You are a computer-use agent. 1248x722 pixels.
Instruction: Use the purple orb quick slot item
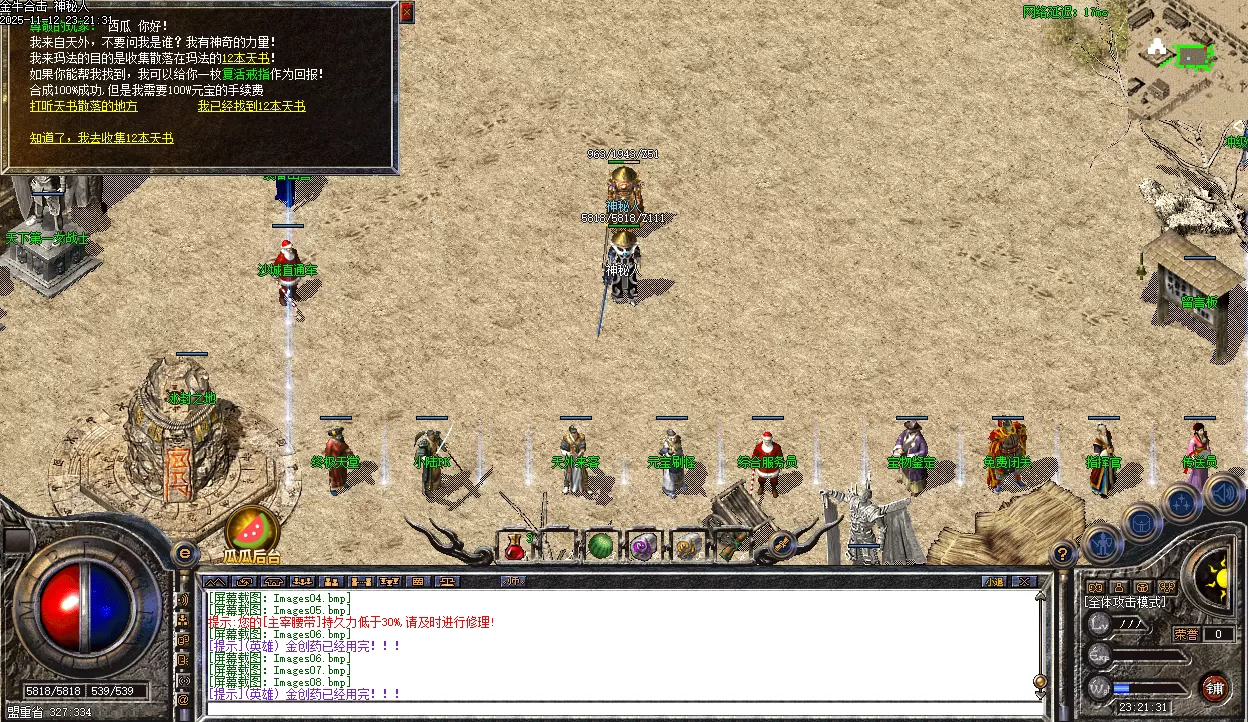pyautogui.click(x=642, y=546)
